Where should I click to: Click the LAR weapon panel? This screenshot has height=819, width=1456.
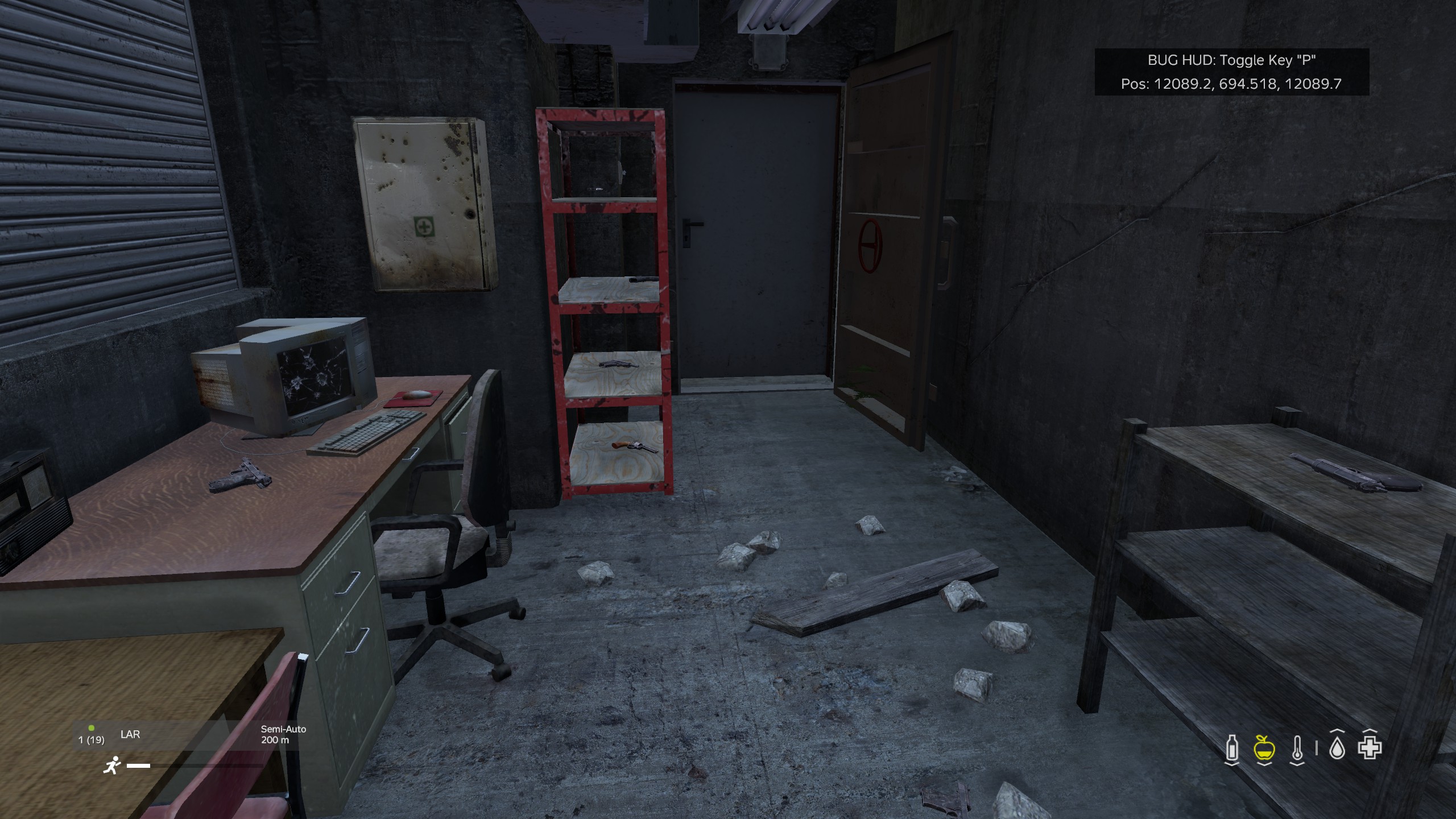coord(188,734)
